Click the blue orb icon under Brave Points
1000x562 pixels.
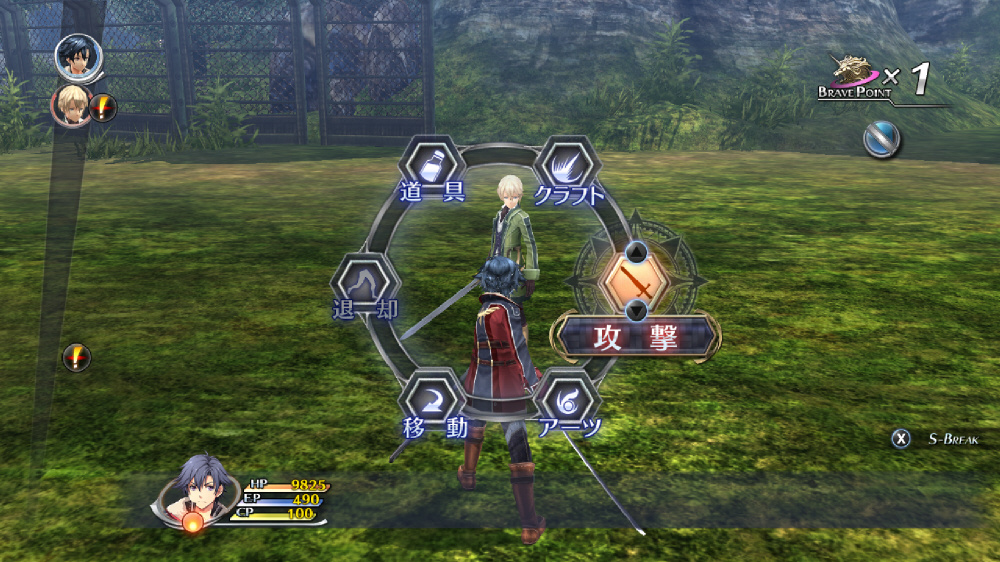coord(882,140)
